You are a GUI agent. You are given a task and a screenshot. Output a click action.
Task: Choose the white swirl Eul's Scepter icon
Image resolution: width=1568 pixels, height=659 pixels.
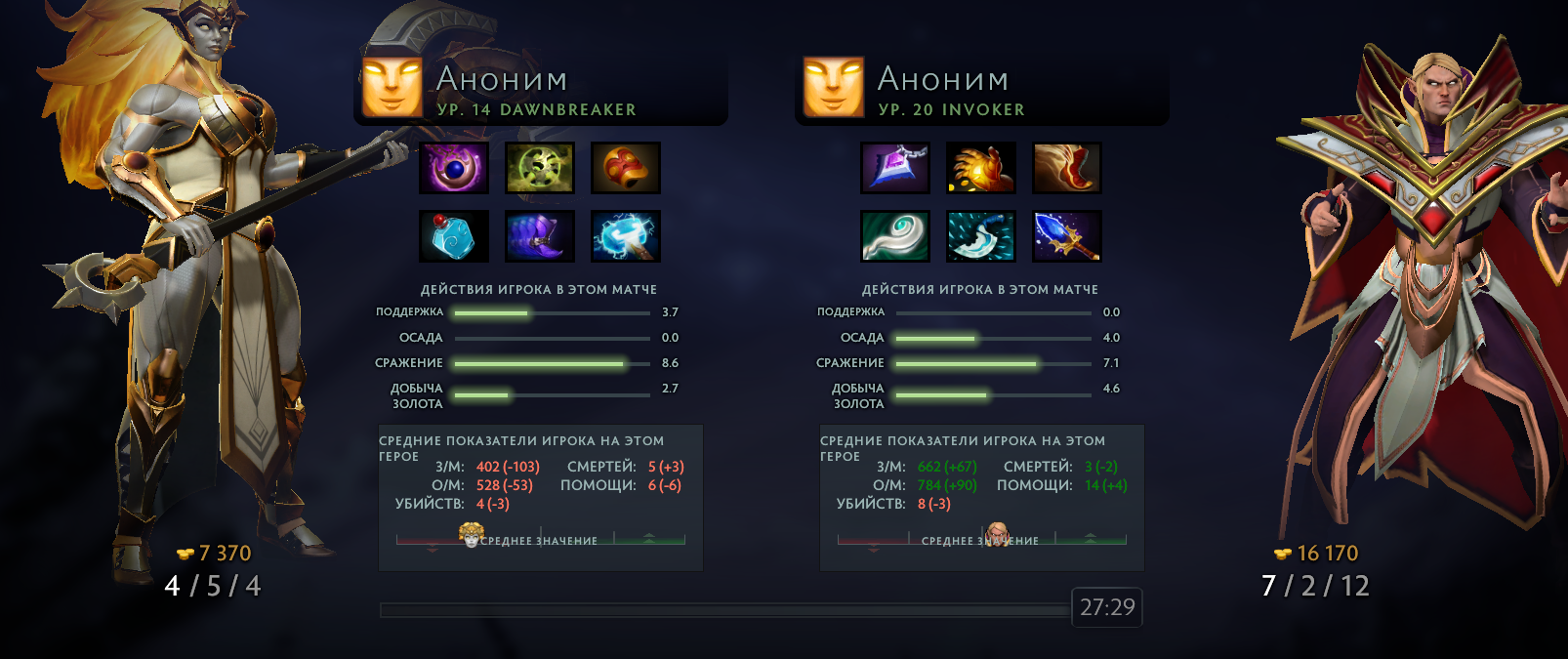coord(895,236)
